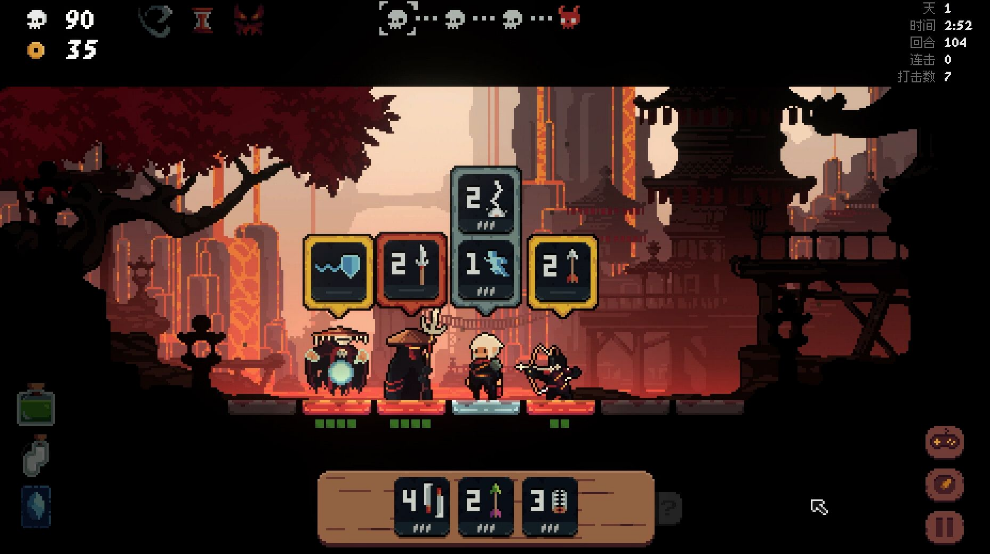Select the red demon boss wave marker

pos(570,18)
